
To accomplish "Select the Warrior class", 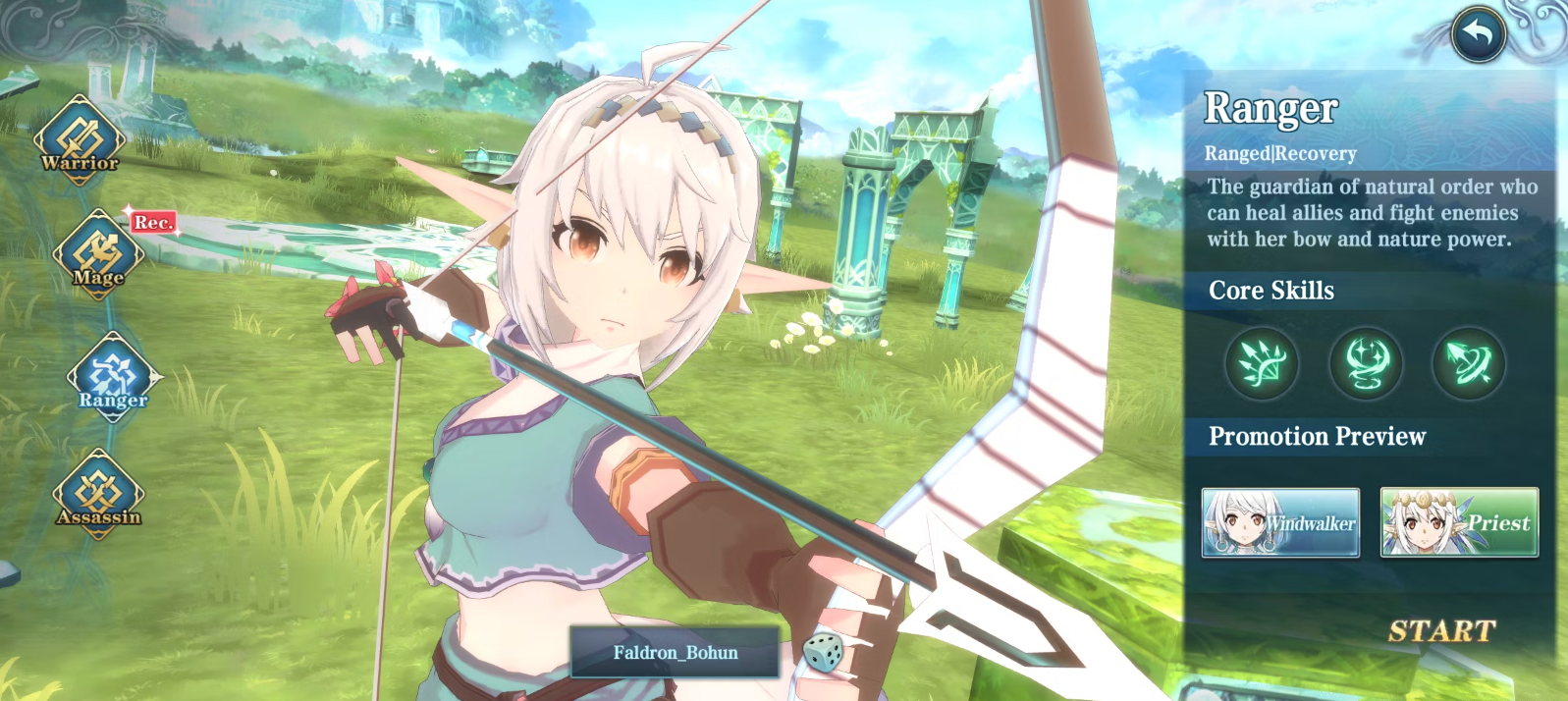I will (x=81, y=140).
